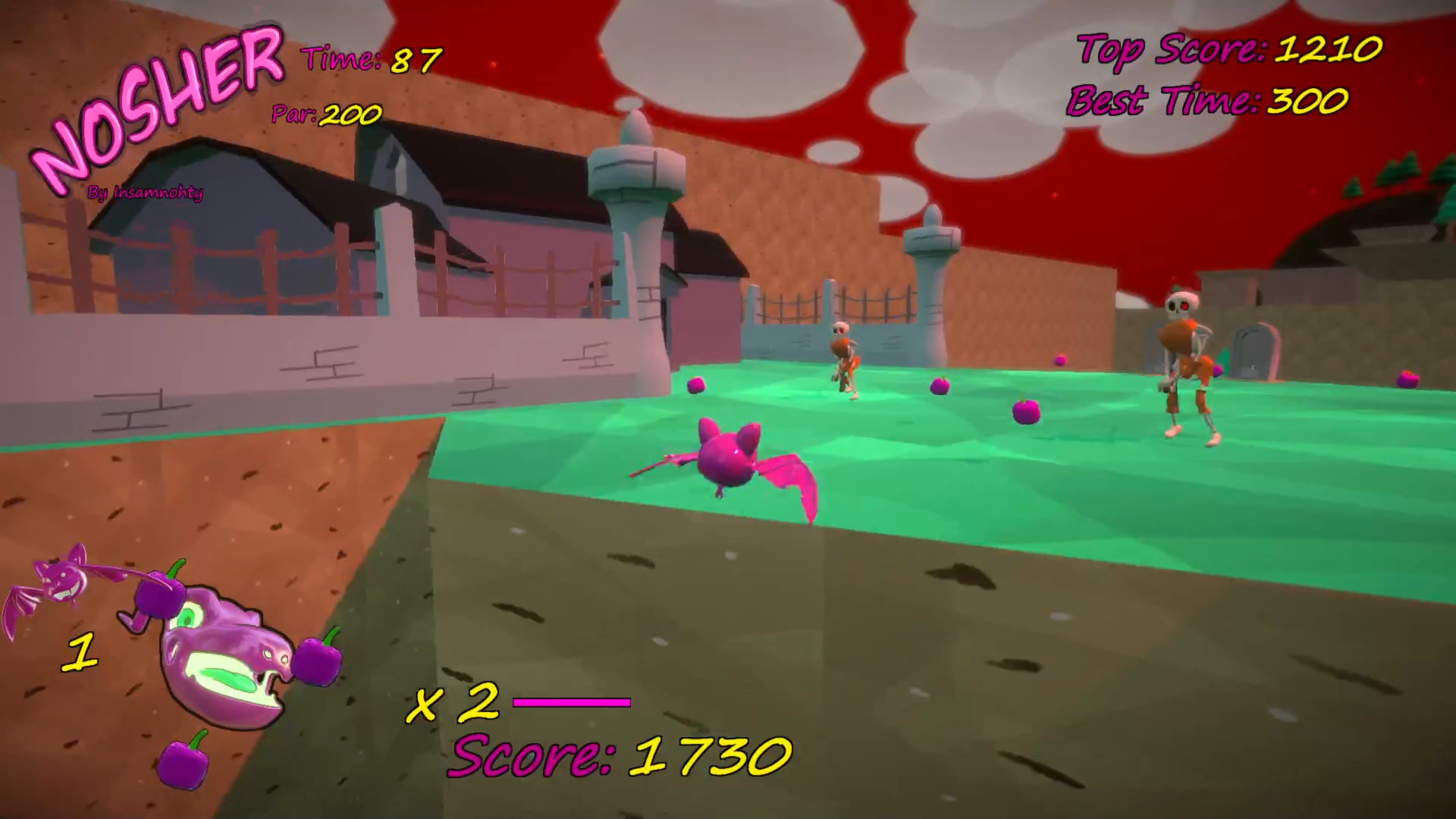
Task: Click the By Insamnohty credit text
Action: (x=146, y=193)
